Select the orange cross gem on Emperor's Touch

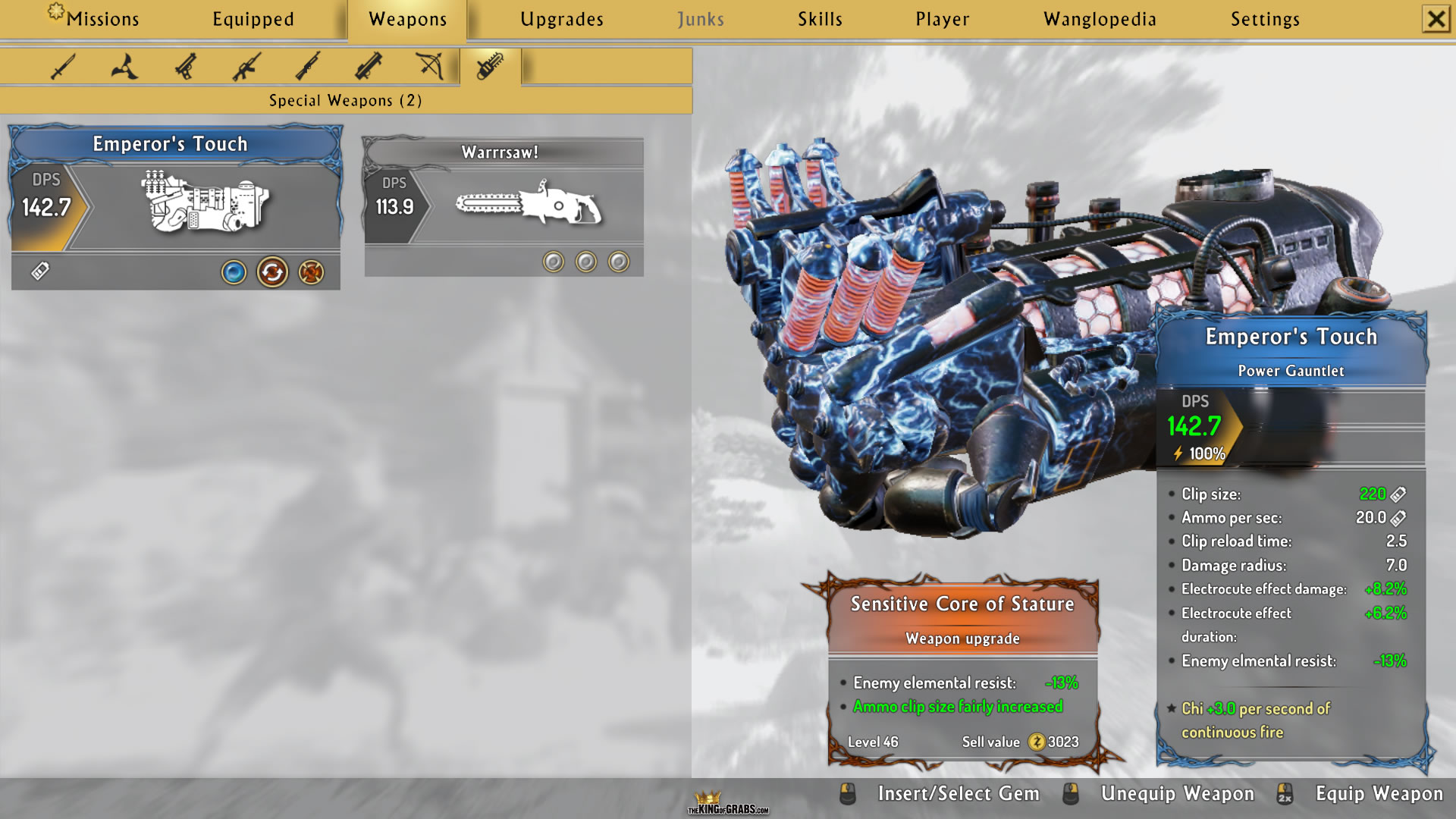click(x=311, y=272)
